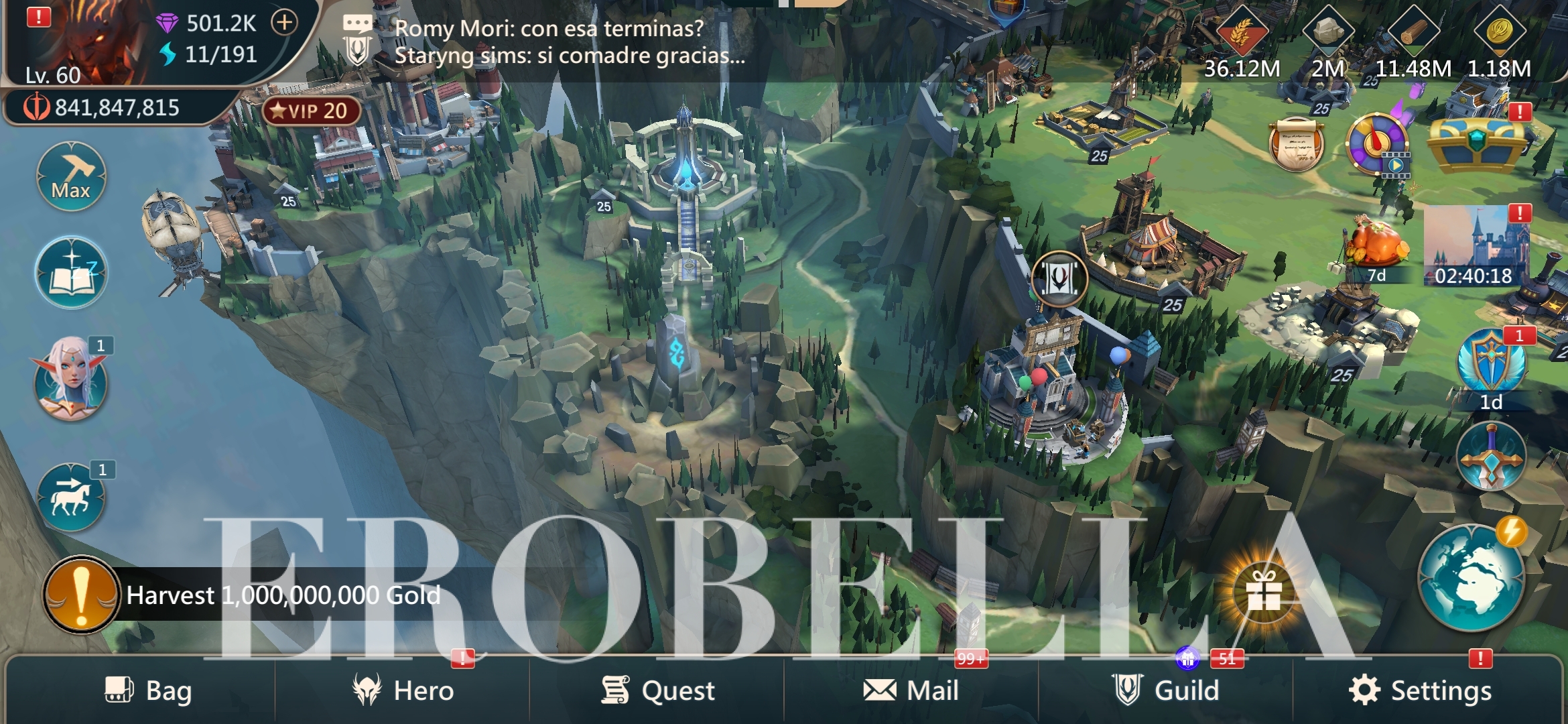
Task: Check the Mail inbox
Action: [911, 690]
